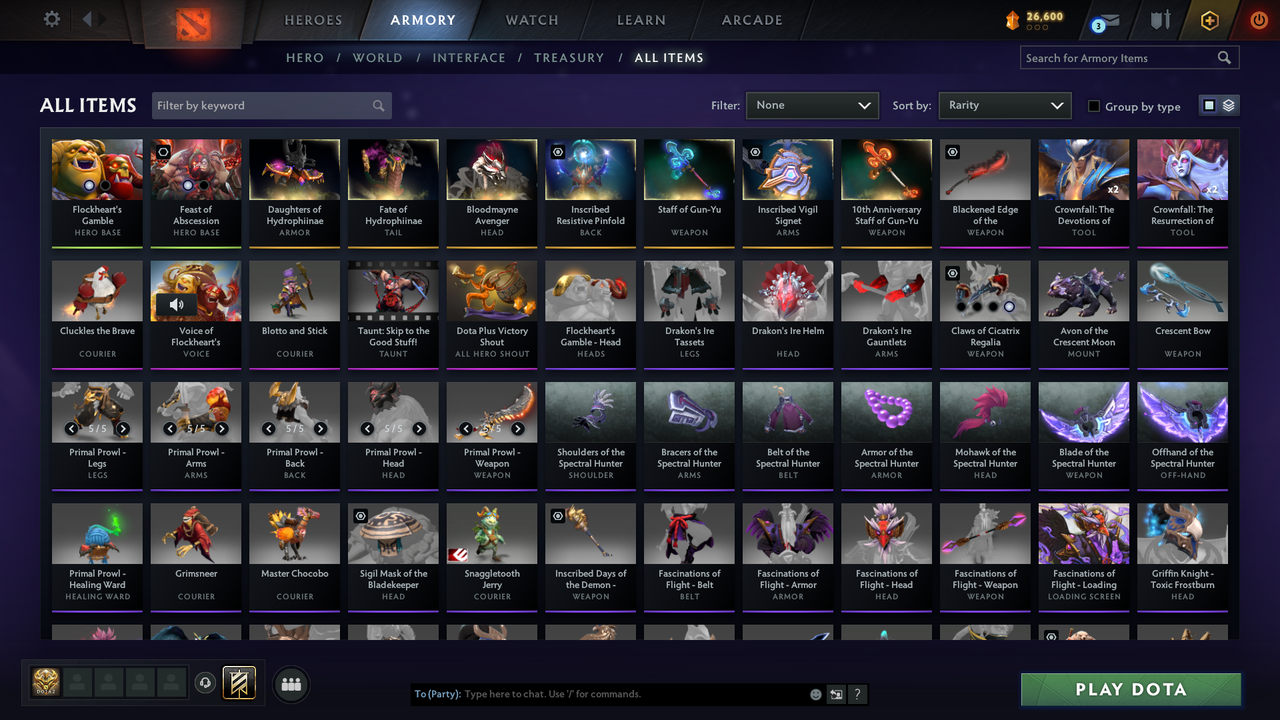The image size is (1280, 720).
Task: Open the friends list icon near party slots
Action: (x=290, y=684)
